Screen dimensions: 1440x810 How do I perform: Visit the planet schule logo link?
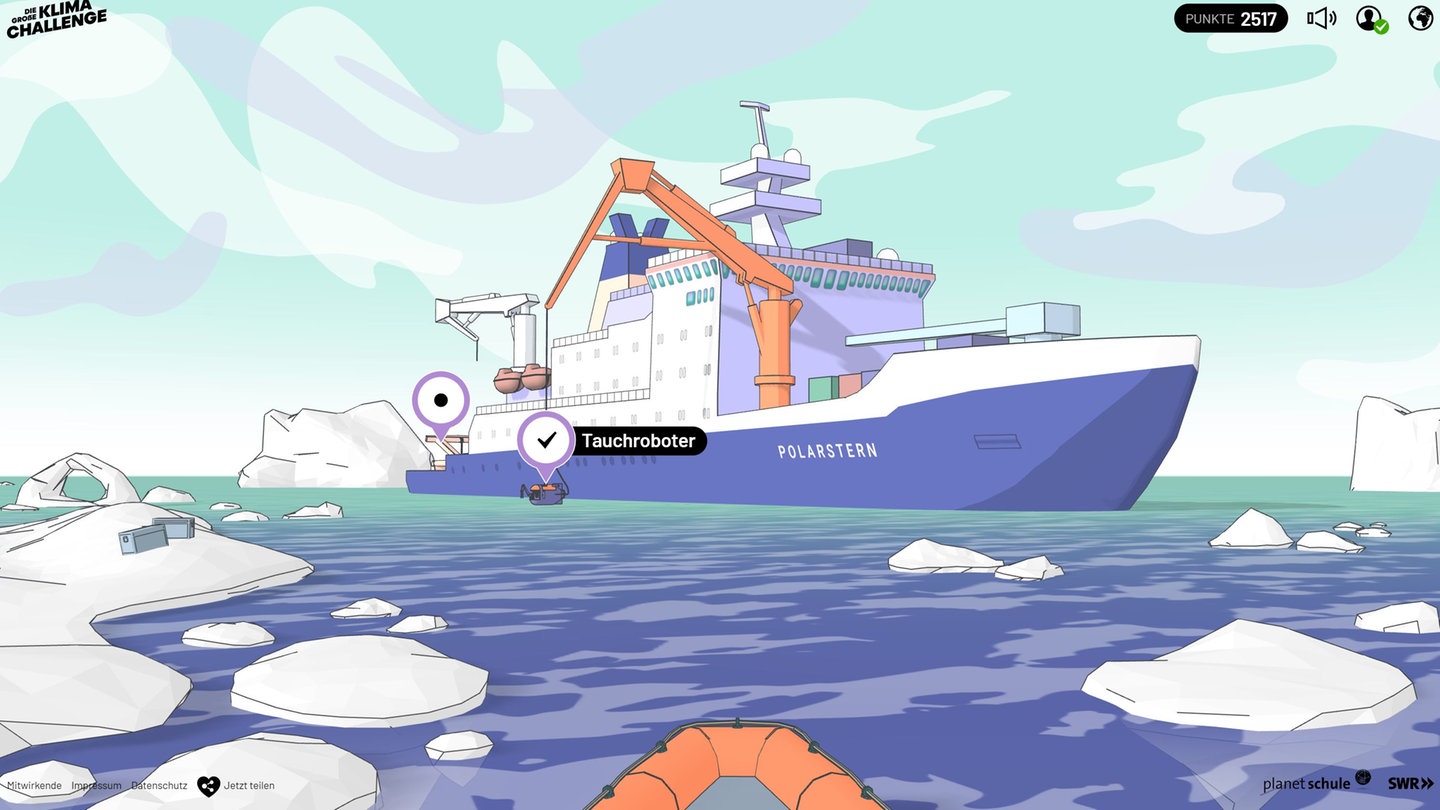point(1316,782)
